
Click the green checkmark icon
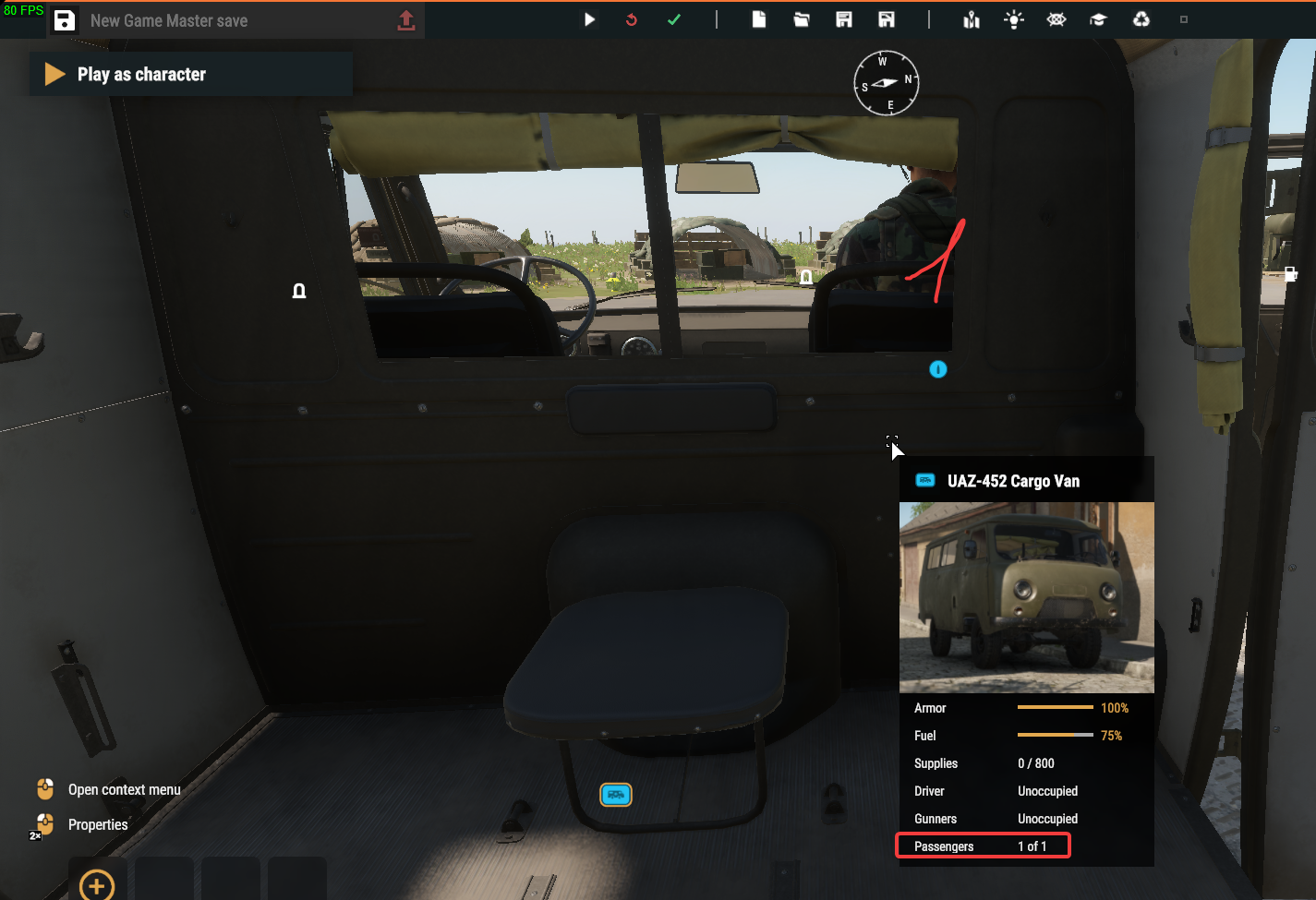coord(674,19)
